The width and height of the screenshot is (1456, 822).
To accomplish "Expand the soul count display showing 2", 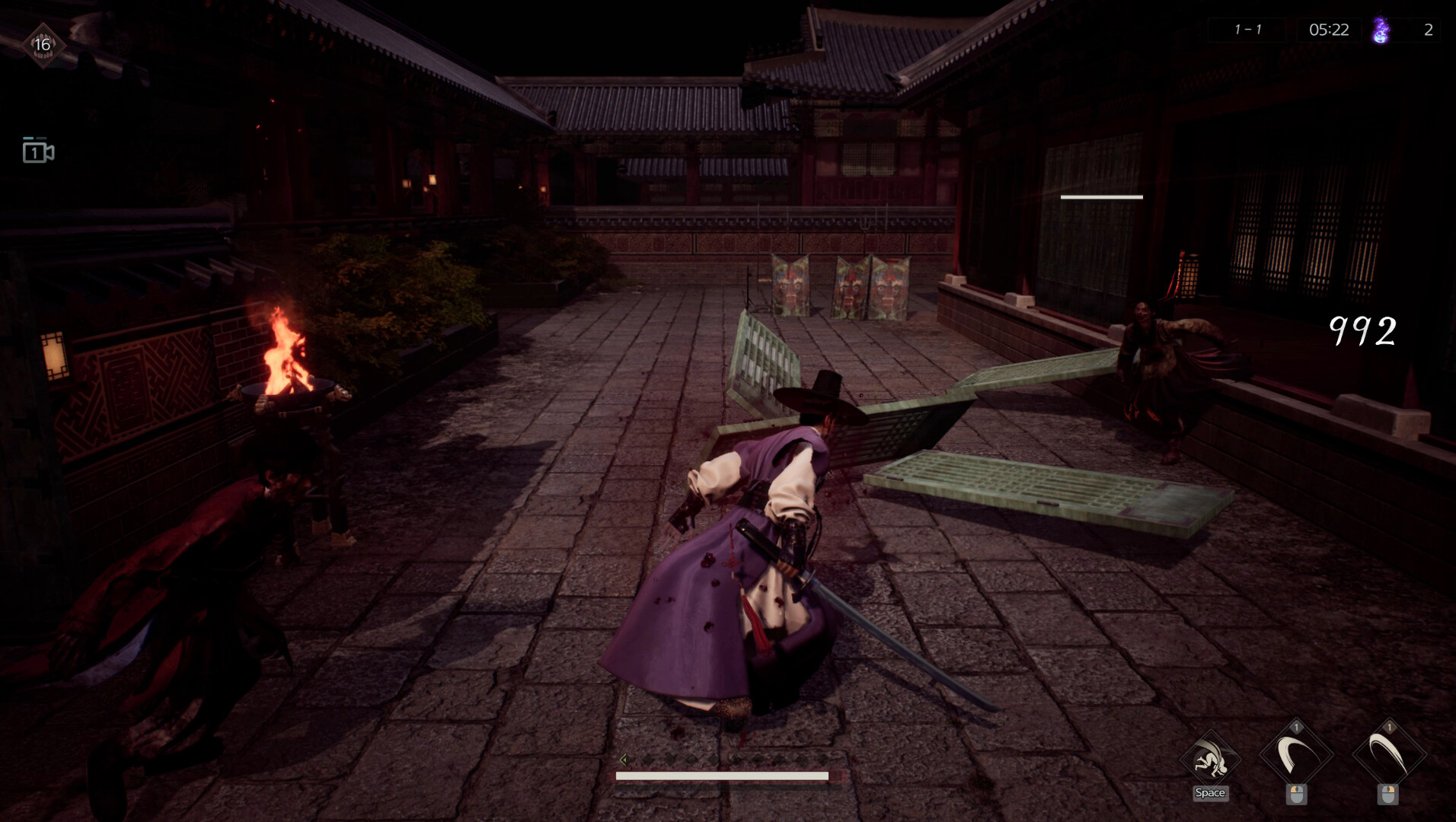I will [1429, 30].
